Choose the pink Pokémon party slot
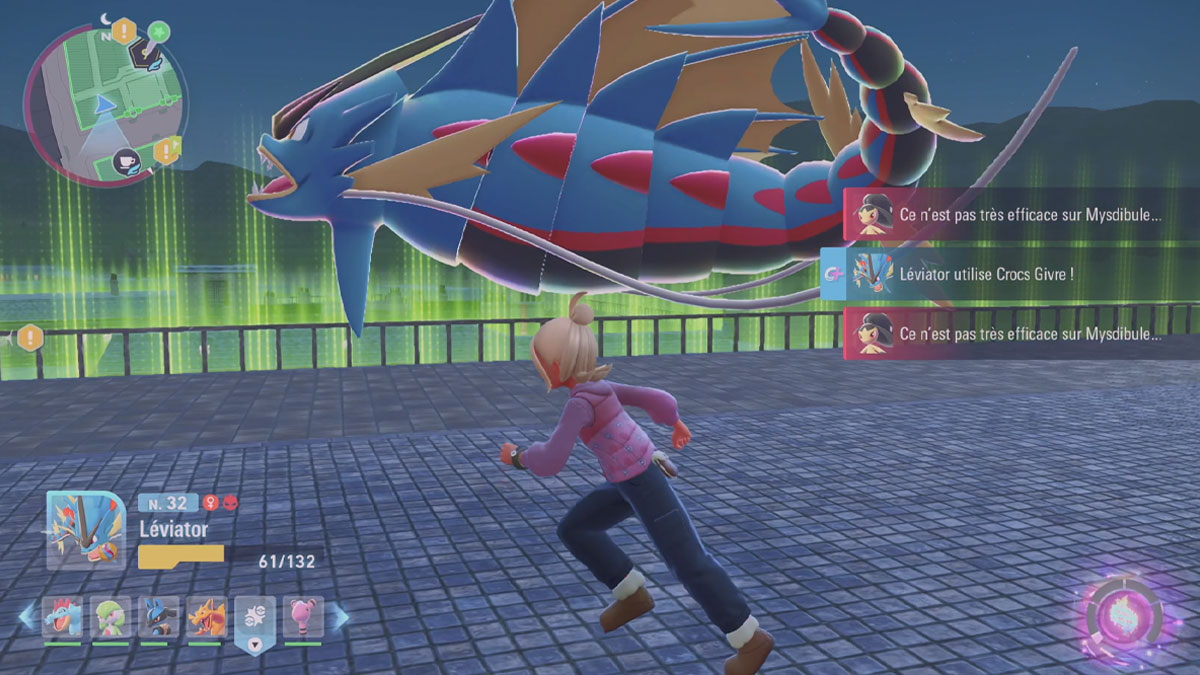1200x675 pixels. (302, 618)
